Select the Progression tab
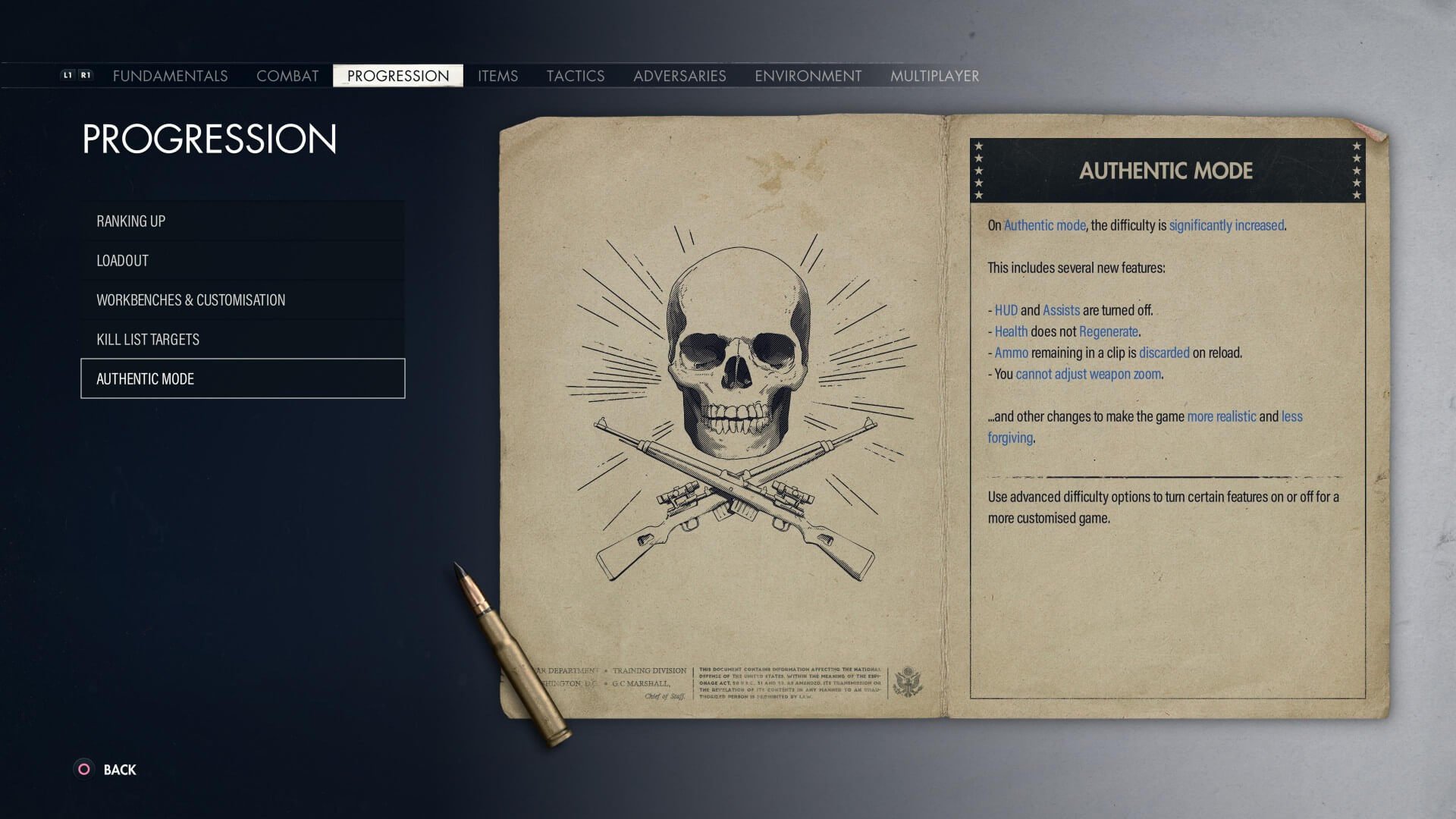Viewport: 1456px width, 819px height. click(x=398, y=76)
